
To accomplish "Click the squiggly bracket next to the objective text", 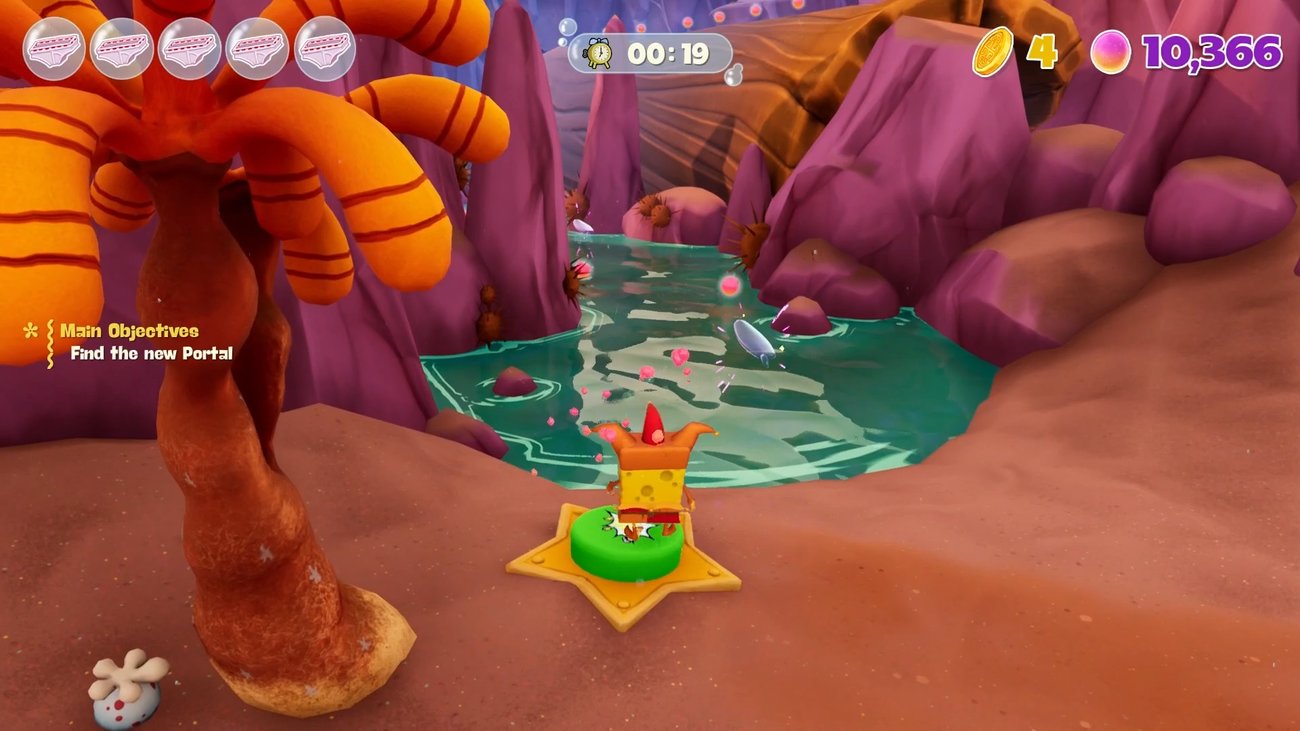I will [x=49, y=343].
